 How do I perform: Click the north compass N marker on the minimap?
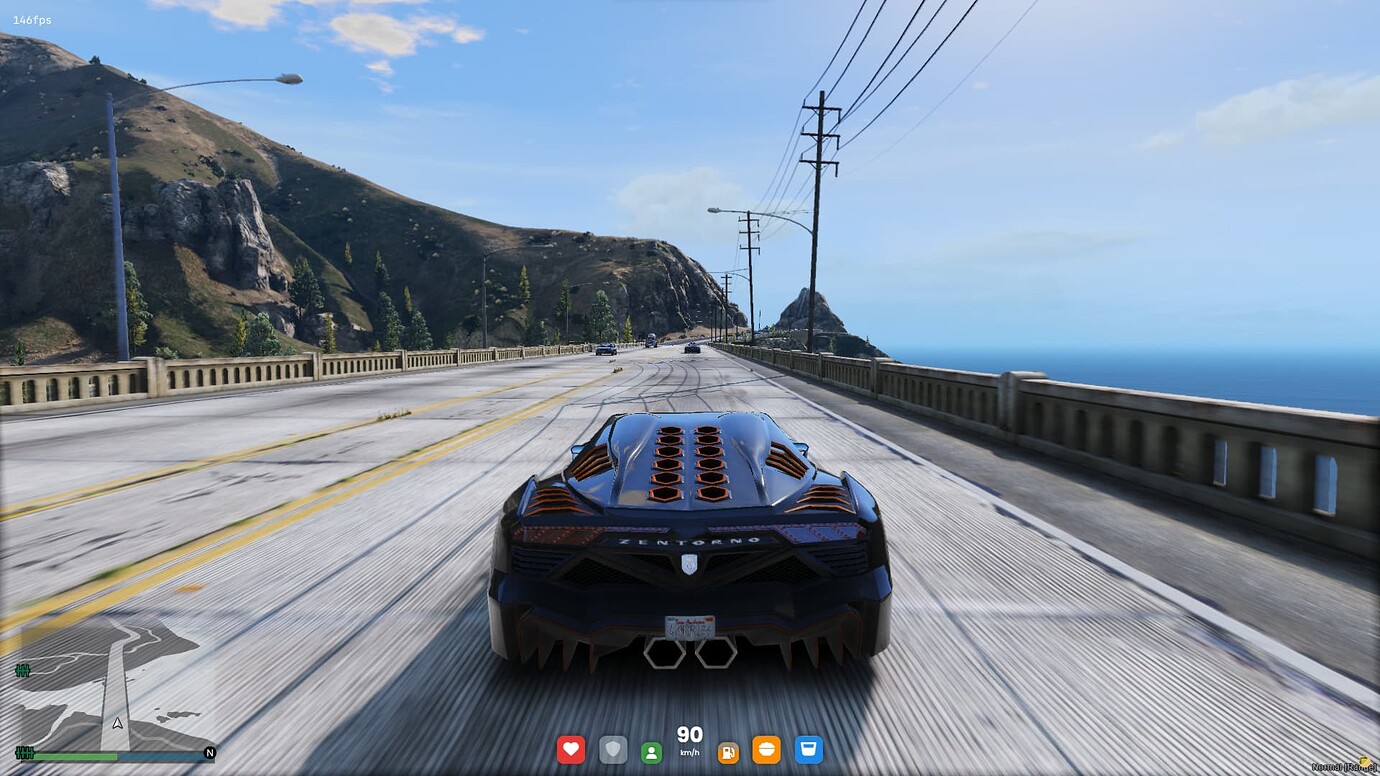tap(210, 753)
